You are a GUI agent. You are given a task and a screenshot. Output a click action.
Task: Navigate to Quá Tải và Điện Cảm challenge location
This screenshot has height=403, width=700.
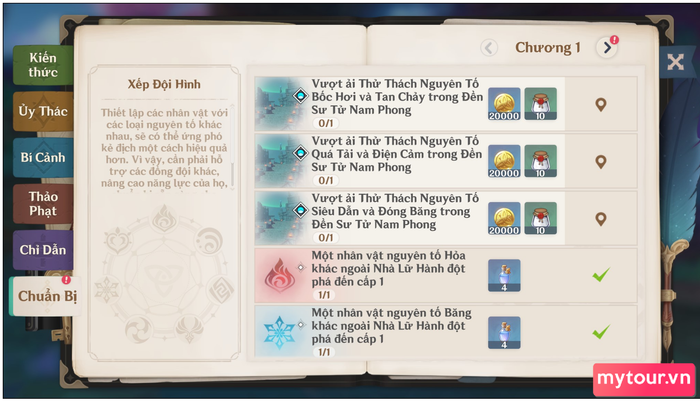click(601, 161)
